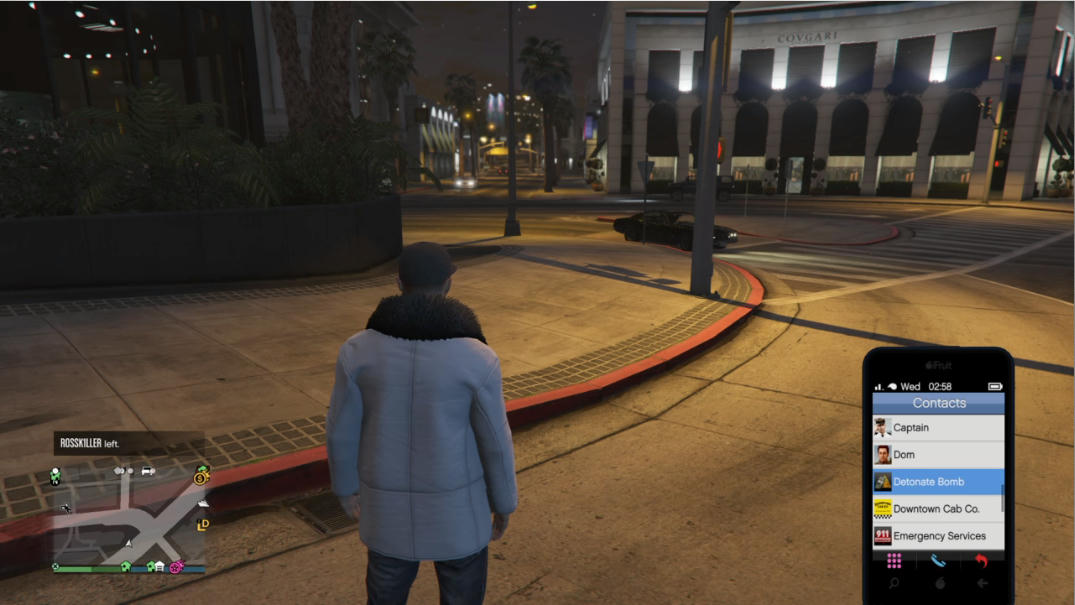Tap the blue call handset button
This screenshot has height=605, width=1075.
938,561
